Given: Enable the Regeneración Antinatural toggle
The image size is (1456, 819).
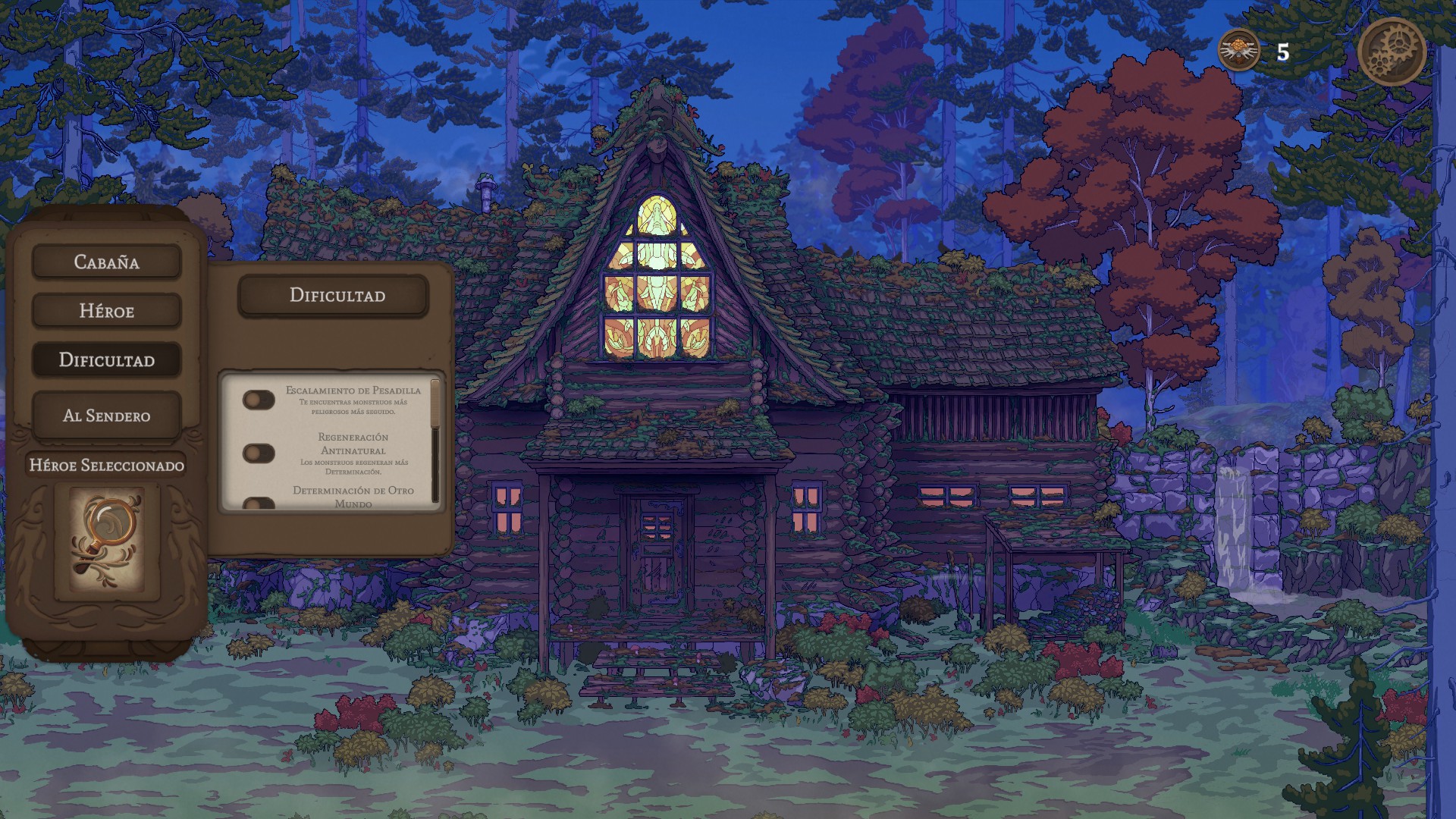Looking at the screenshot, I should pyautogui.click(x=259, y=453).
